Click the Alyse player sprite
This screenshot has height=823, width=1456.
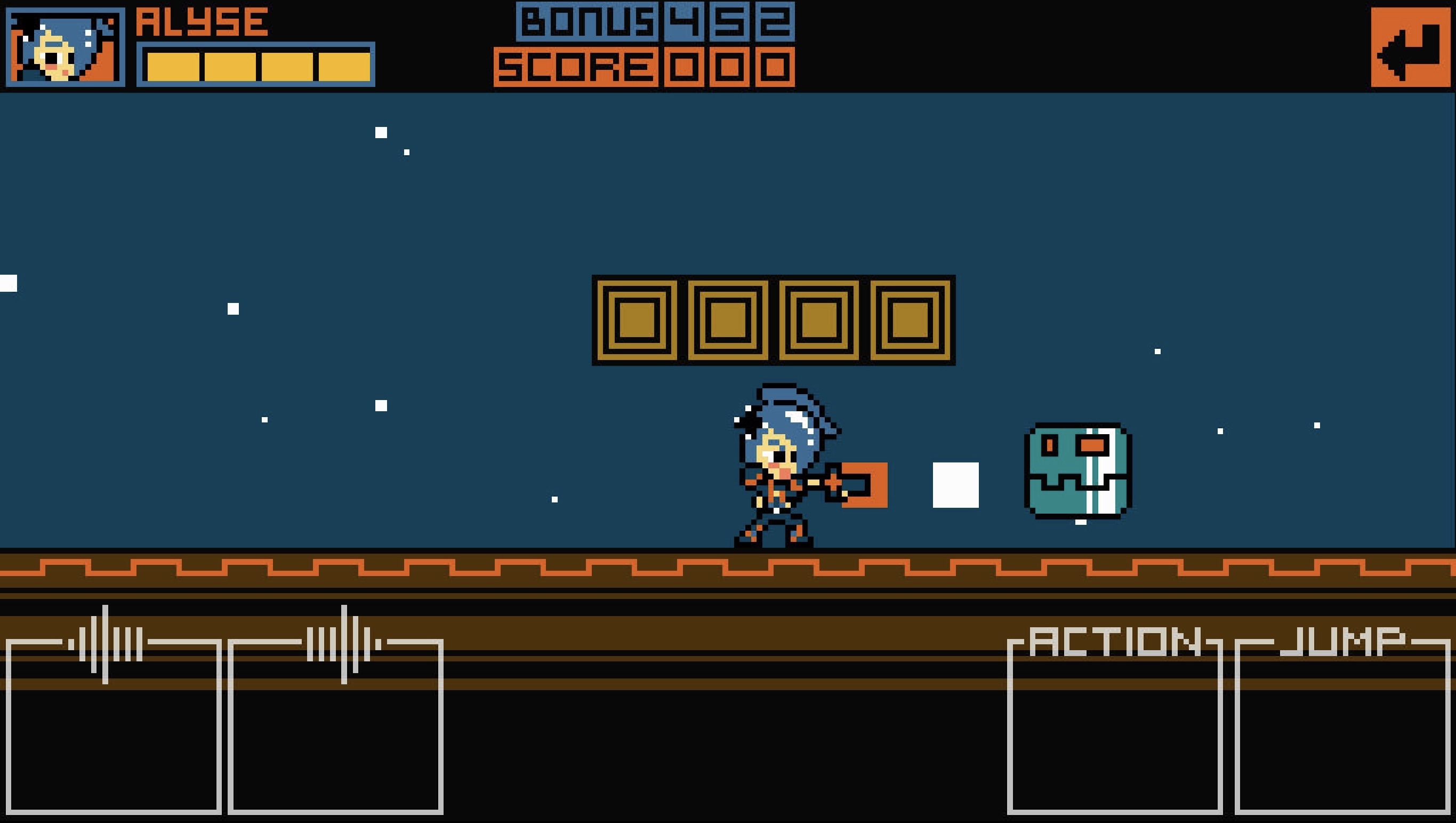click(780, 469)
